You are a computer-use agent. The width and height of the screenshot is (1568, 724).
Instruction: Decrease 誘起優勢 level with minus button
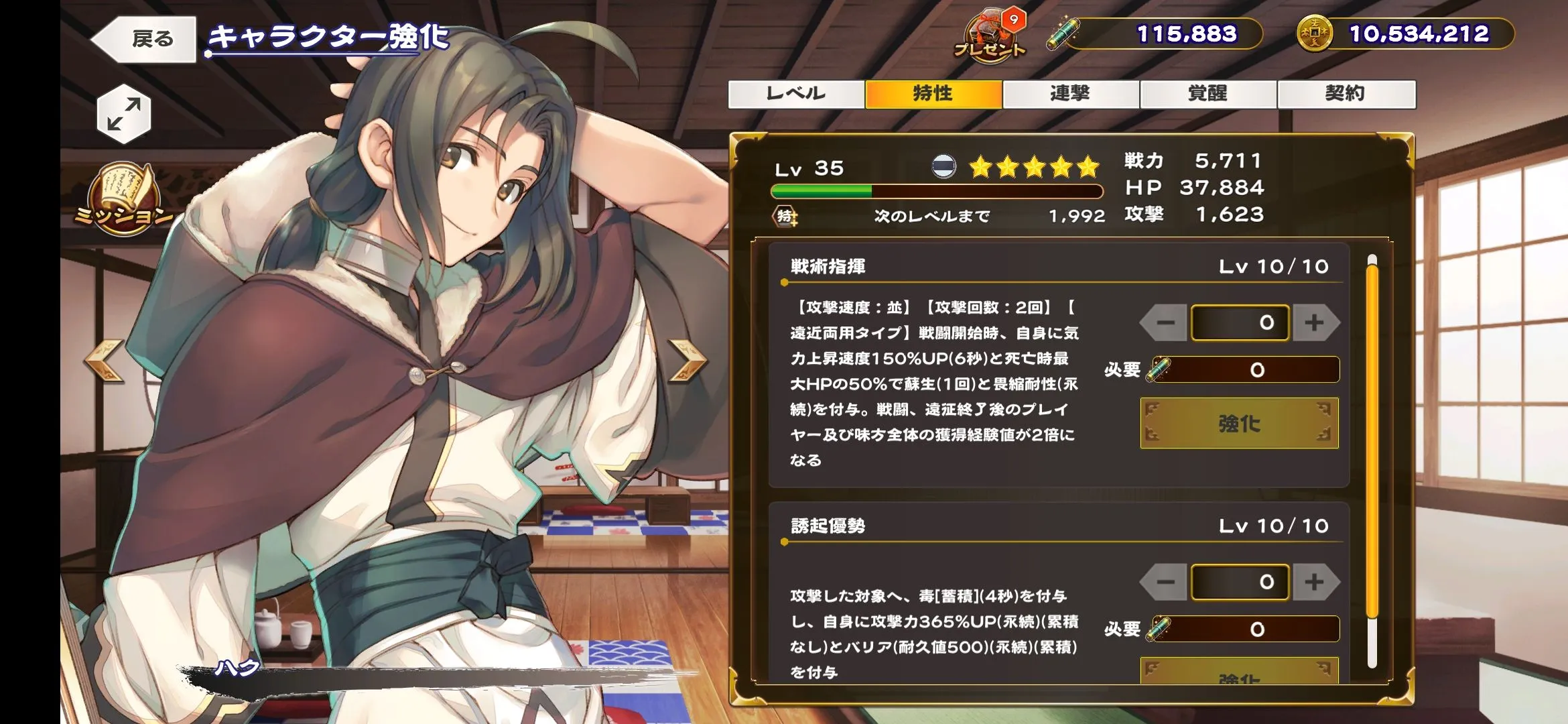(x=1165, y=582)
